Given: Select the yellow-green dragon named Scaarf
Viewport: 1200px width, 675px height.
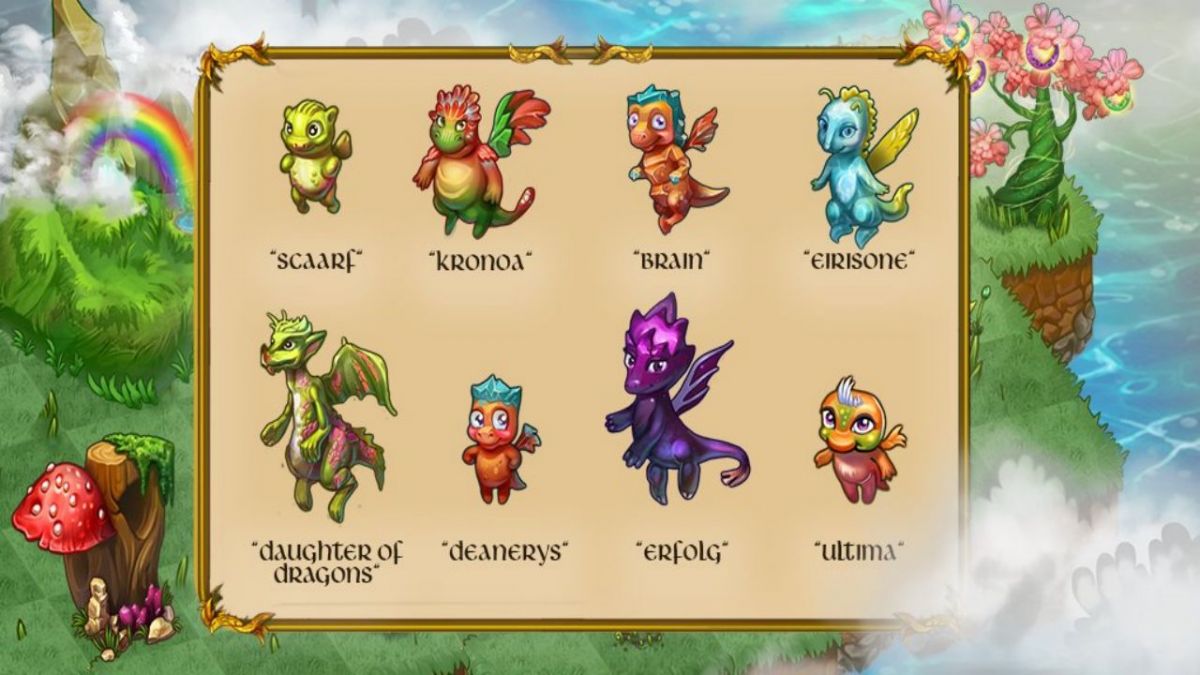Looking at the screenshot, I should pyautogui.click(x=314, y=155).
